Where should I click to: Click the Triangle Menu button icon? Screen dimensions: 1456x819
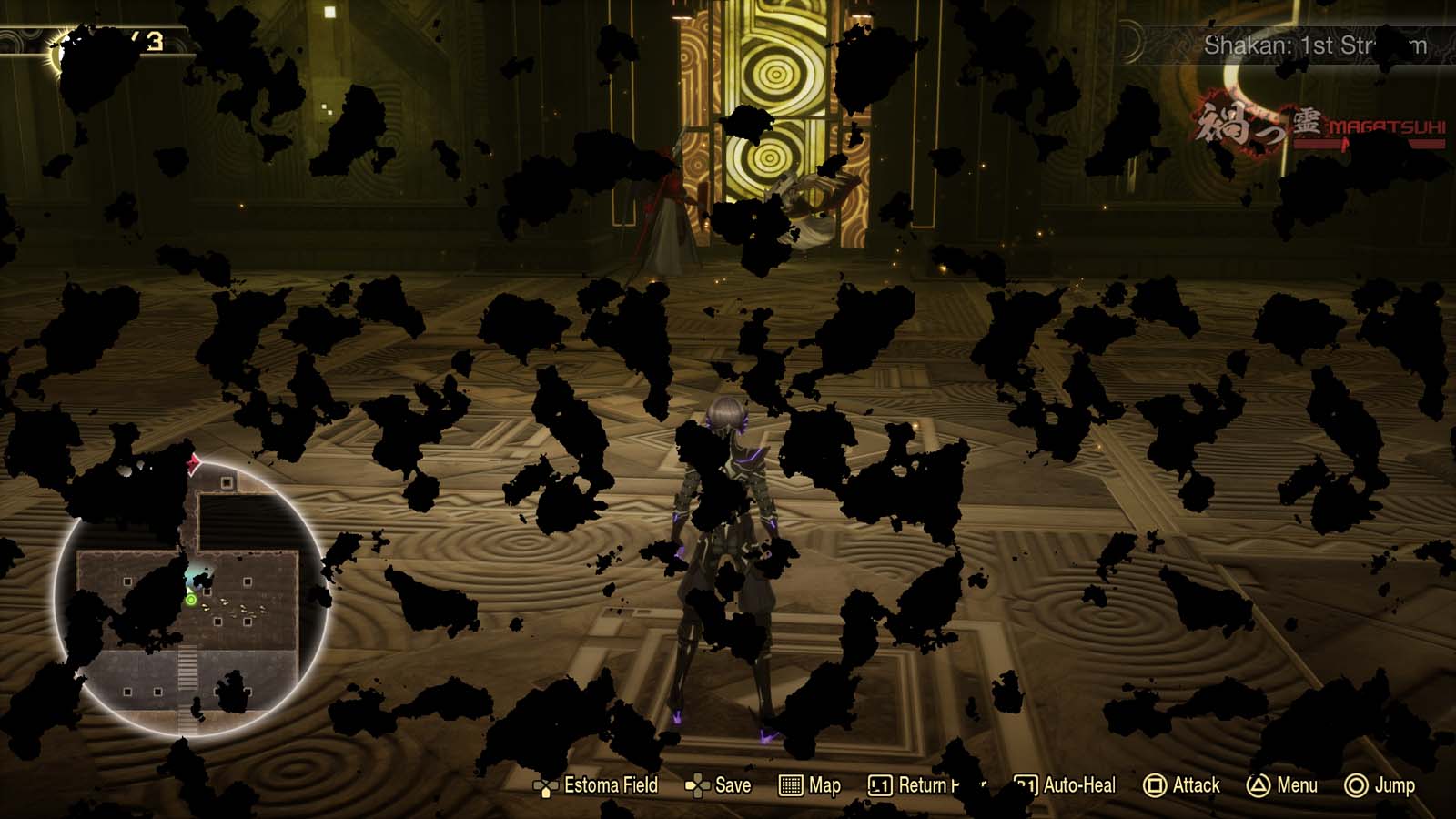click(x=1257, y=784)
